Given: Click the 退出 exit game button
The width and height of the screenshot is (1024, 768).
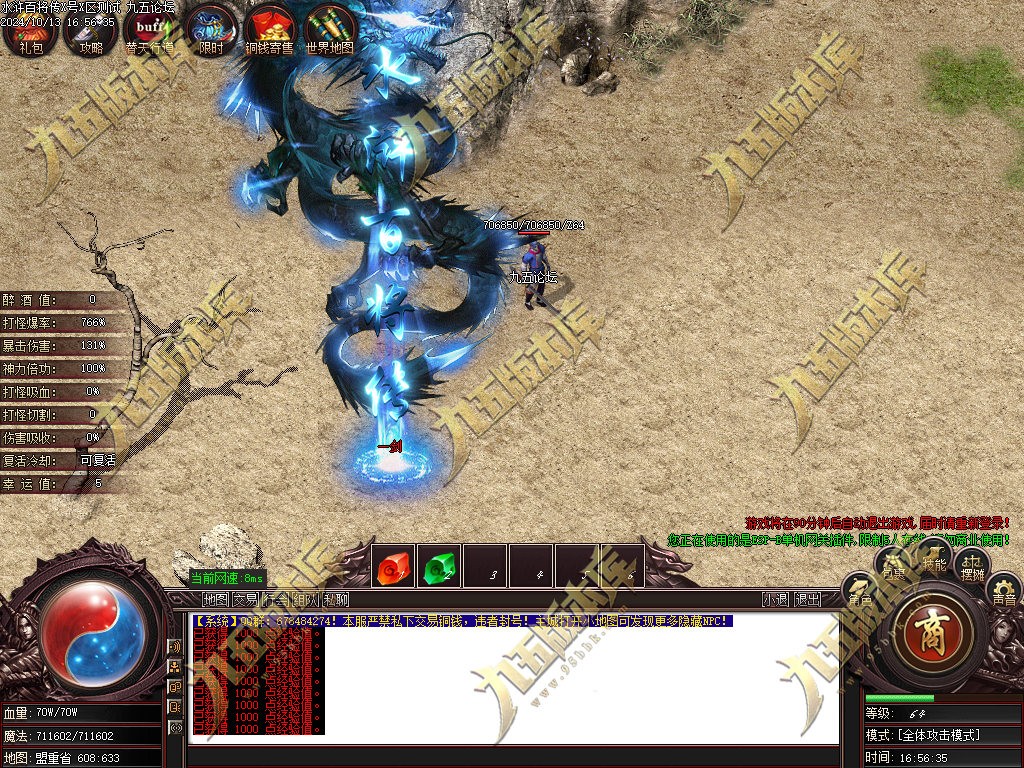Looking at the screenshot, I should pos(808,599).
